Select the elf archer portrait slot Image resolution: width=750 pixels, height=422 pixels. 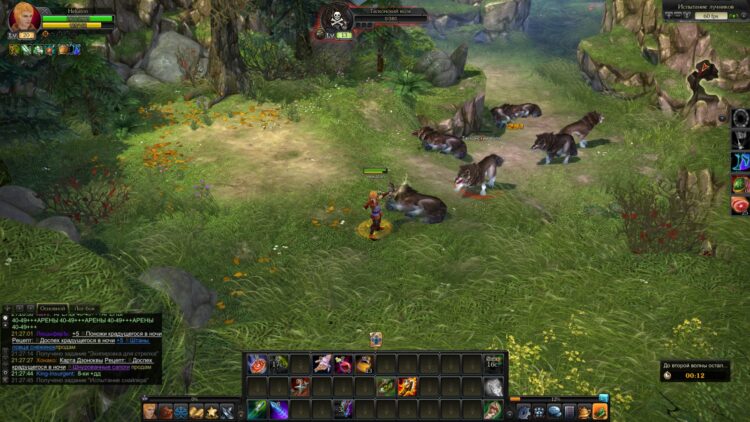pos(493,409)
